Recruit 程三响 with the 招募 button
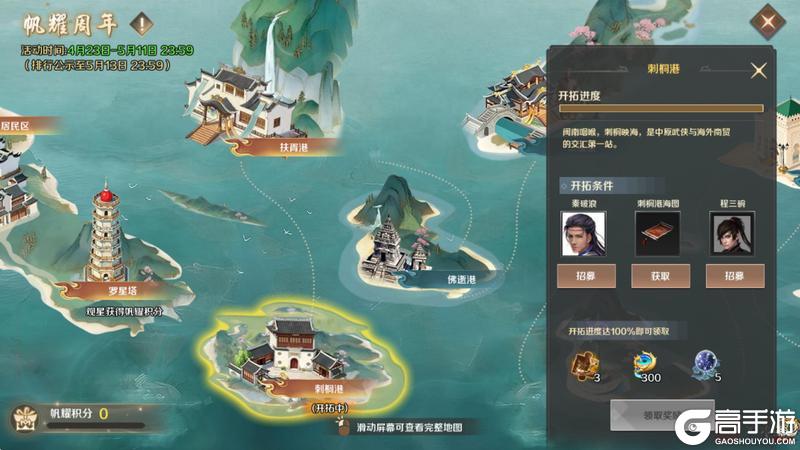The height and width of the screenshot is (450, 800). point(735,276)
